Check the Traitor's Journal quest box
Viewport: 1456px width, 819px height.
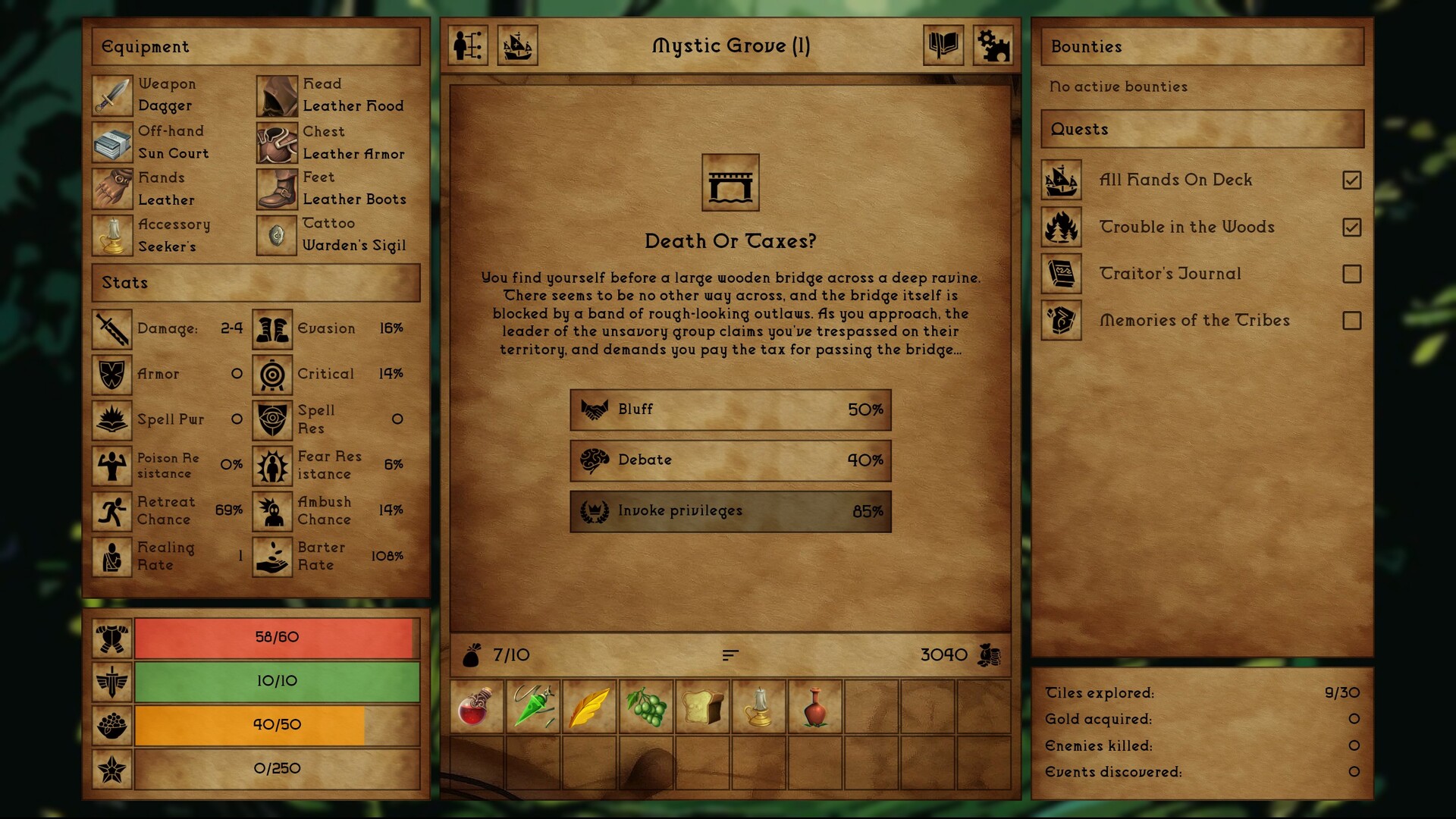(x=1353, y=274)
